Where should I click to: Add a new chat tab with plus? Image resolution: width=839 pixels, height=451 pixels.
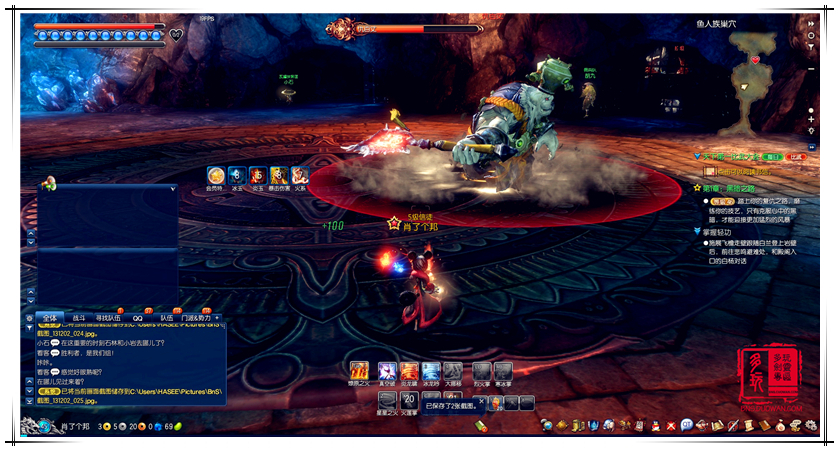point(218,318)
